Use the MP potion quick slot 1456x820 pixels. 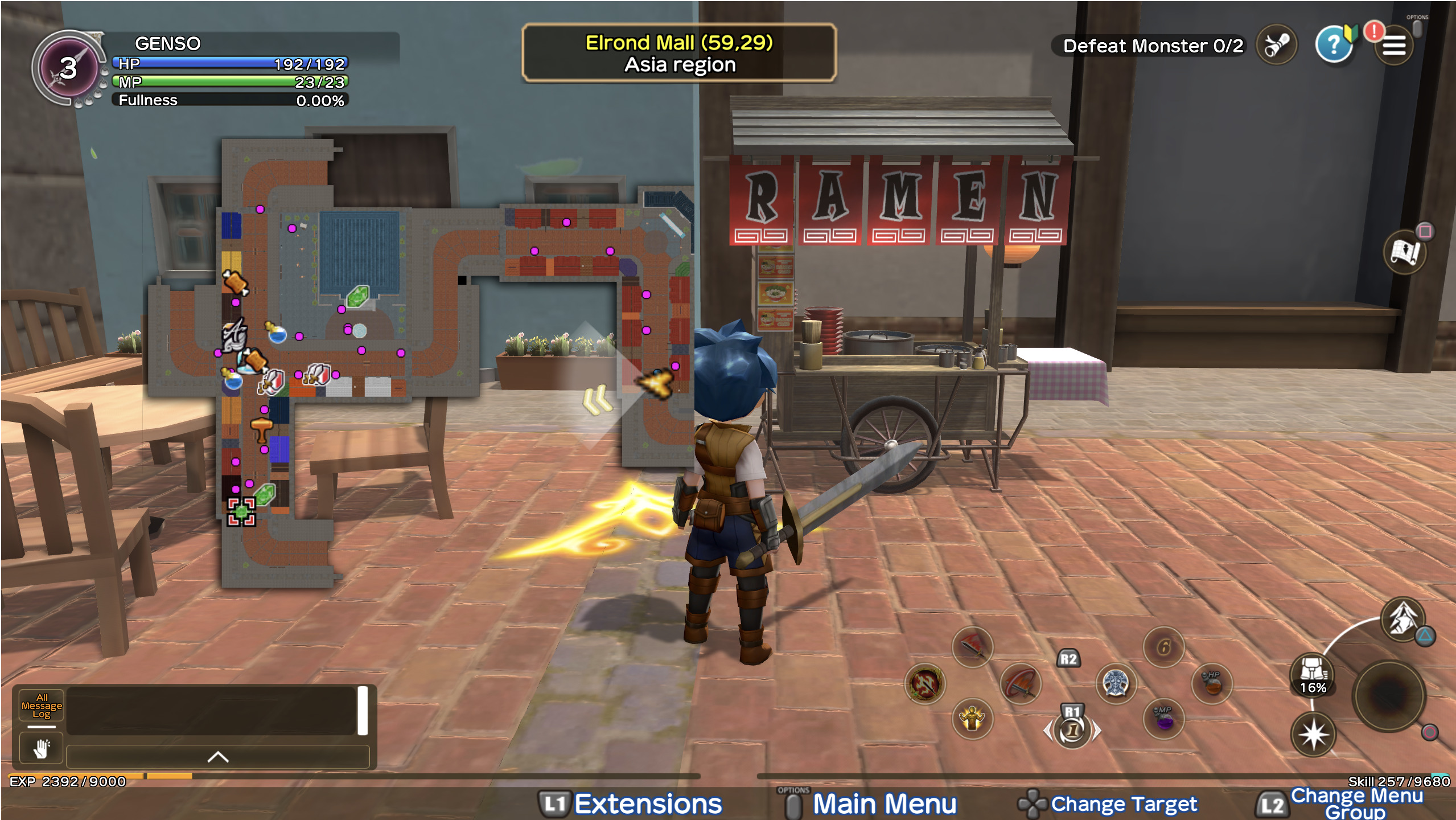pos(1164,719)
